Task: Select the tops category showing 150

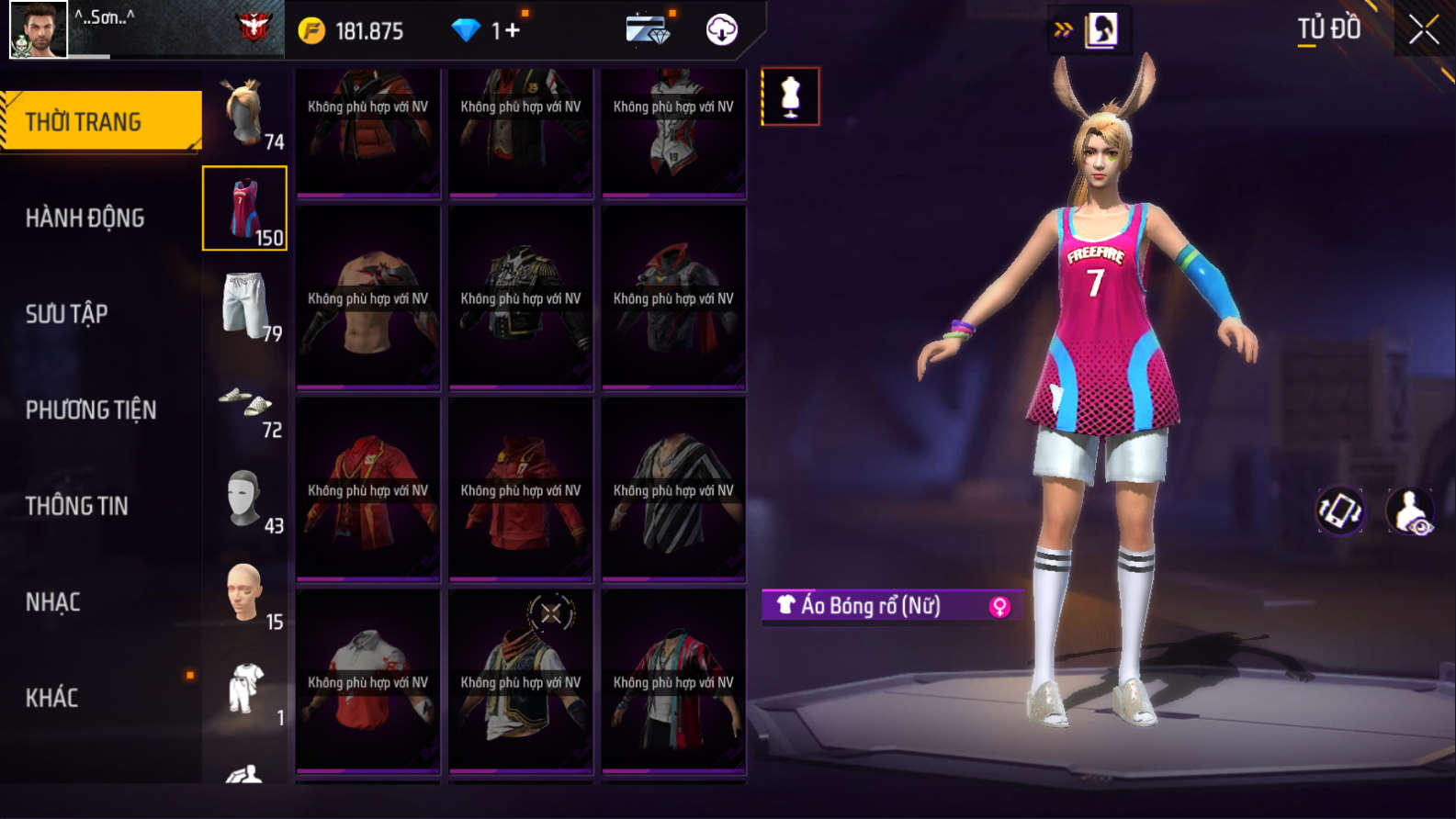Action: tap(245, 208)
